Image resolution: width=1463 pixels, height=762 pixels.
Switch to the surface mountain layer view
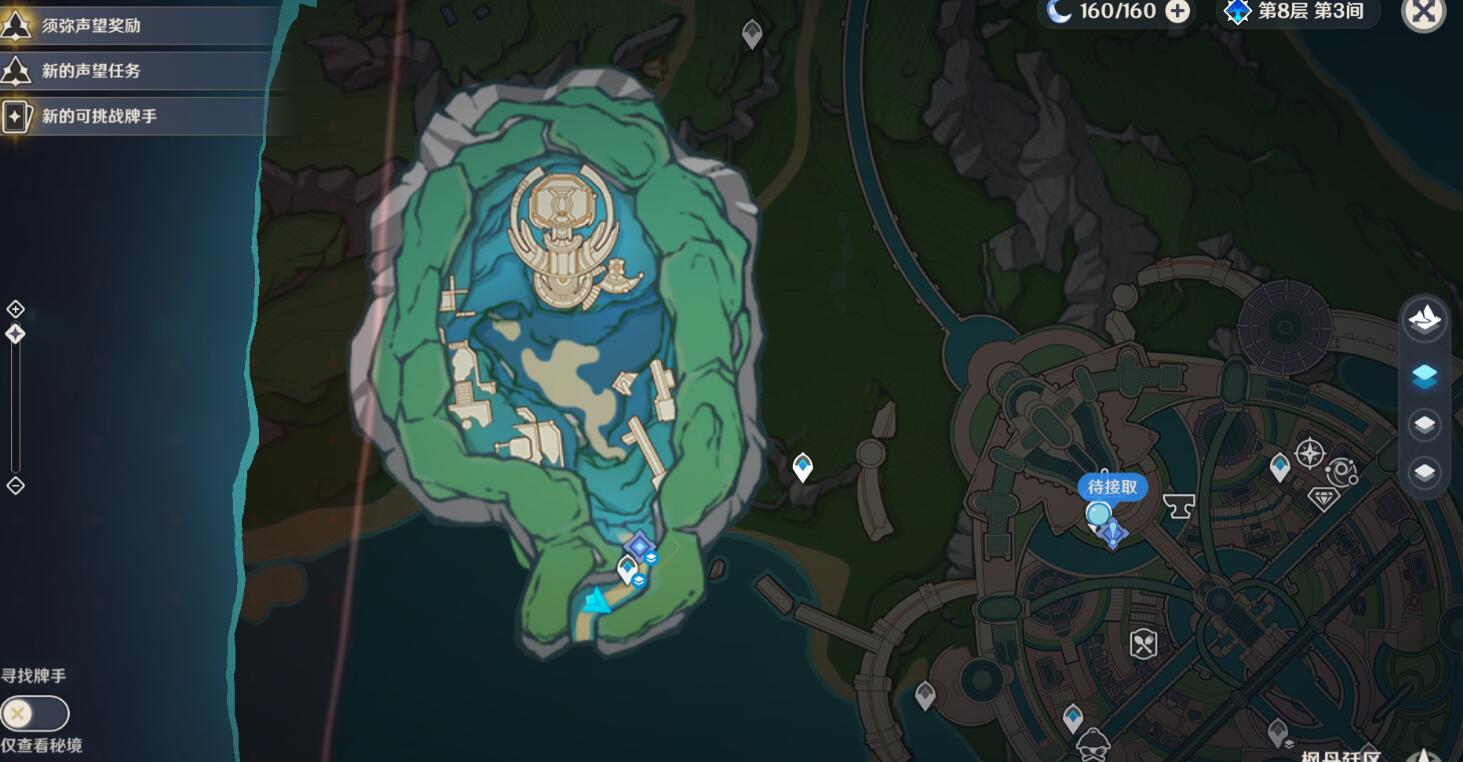coord(1424,320)
